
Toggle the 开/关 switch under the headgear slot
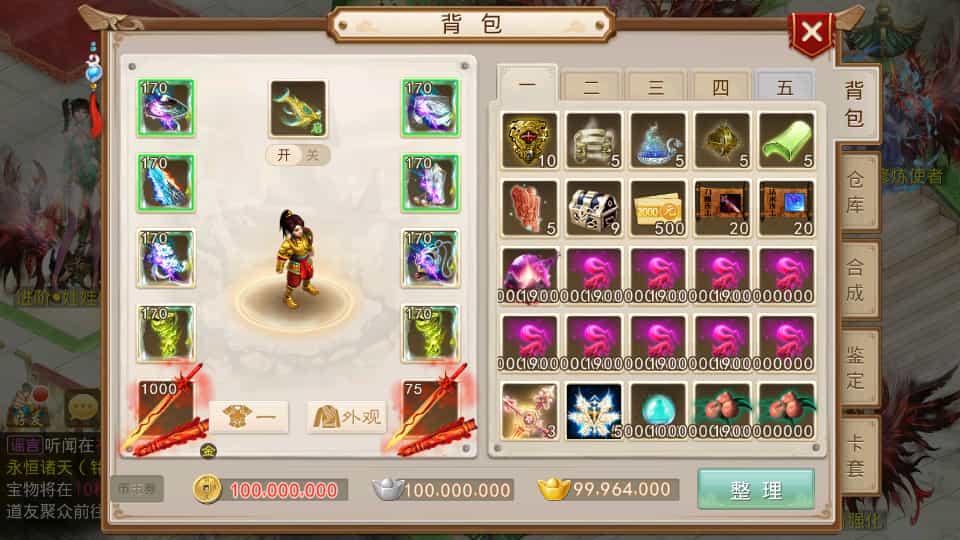pyautogui.click(x=298, y=155)
